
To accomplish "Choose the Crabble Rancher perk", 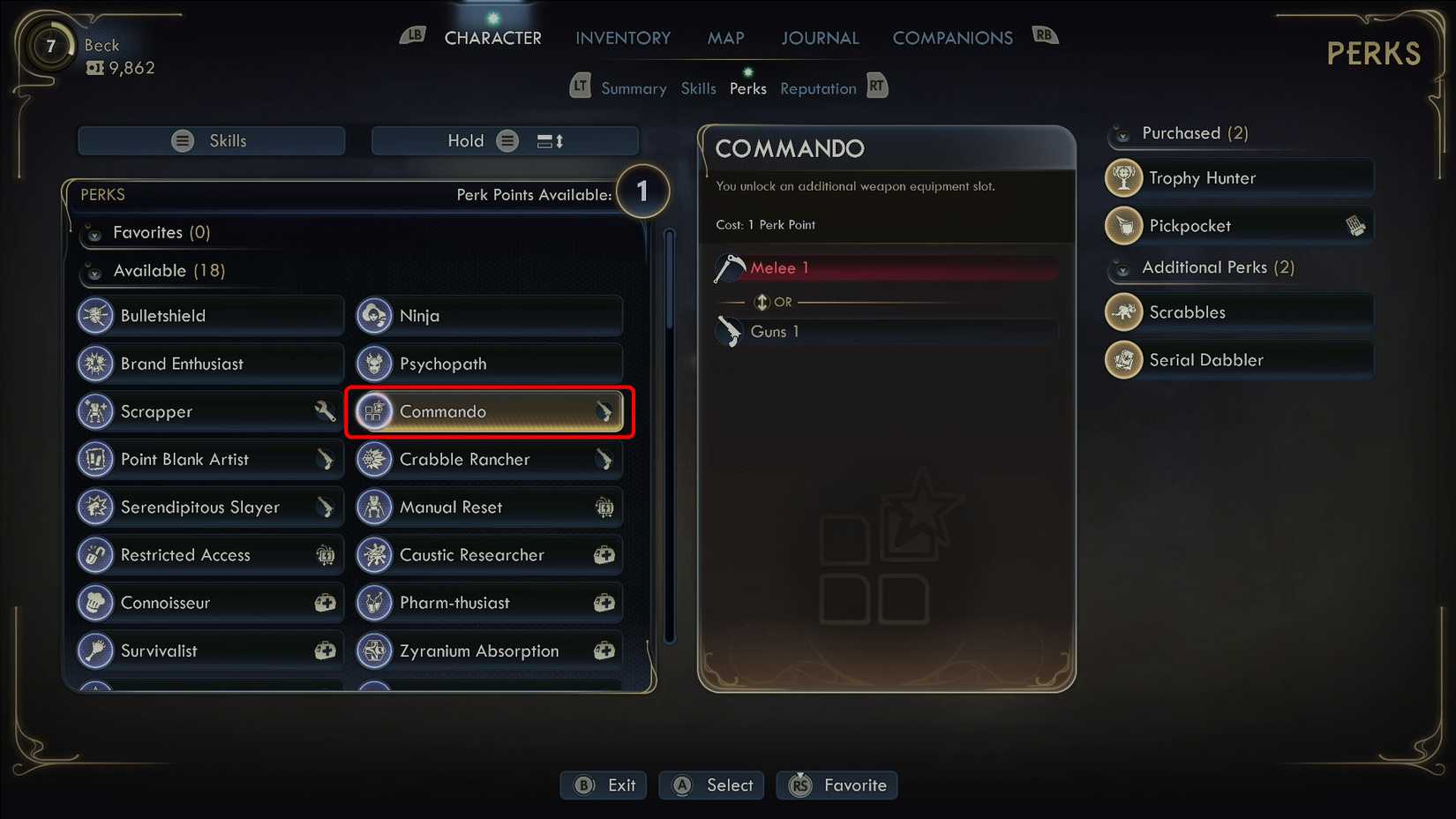I will coord(489,459).
